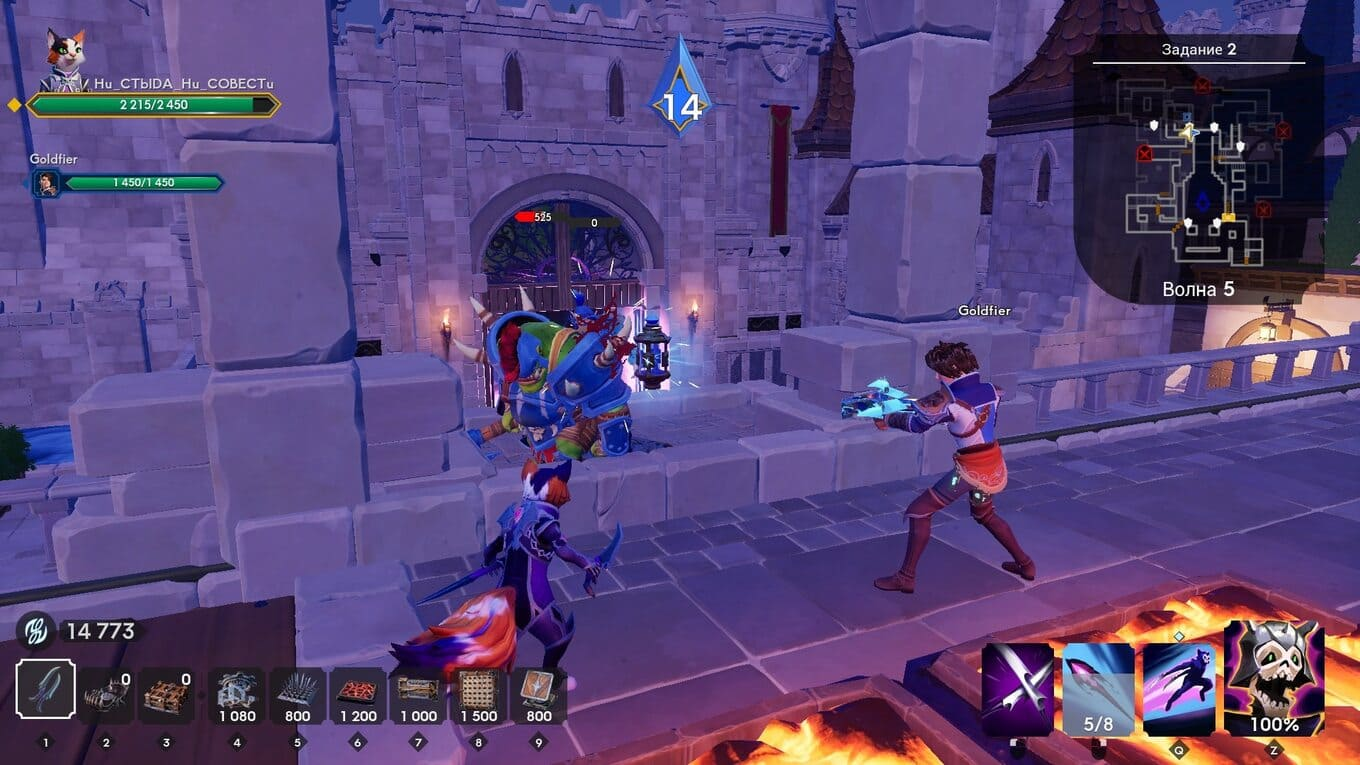Click Goldfier's teammate portrait
Screen dimensions: 1360x765
[x=46, y=183]
